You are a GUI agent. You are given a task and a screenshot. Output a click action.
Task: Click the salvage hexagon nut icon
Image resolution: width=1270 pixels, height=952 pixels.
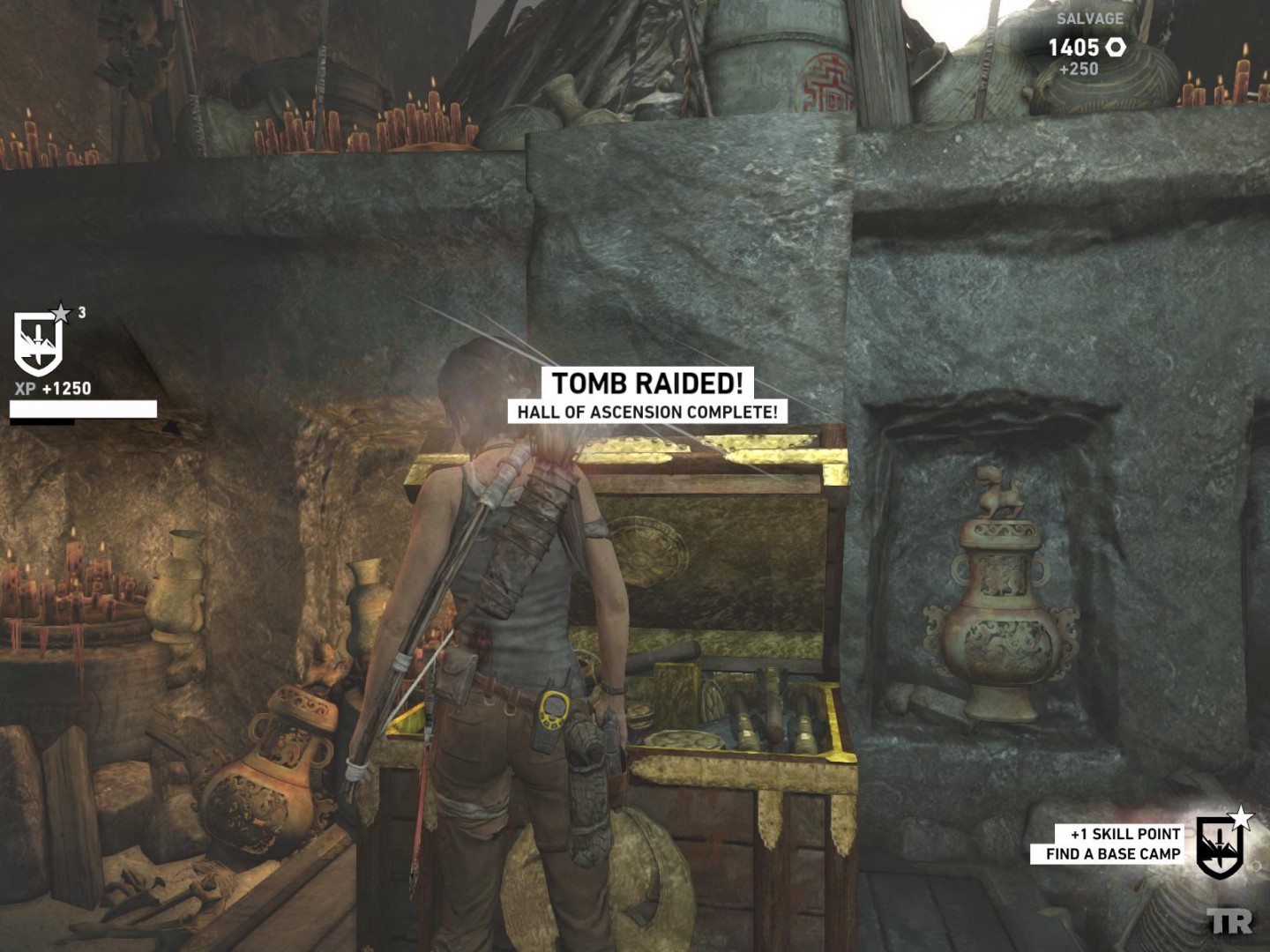[1116, 47]
